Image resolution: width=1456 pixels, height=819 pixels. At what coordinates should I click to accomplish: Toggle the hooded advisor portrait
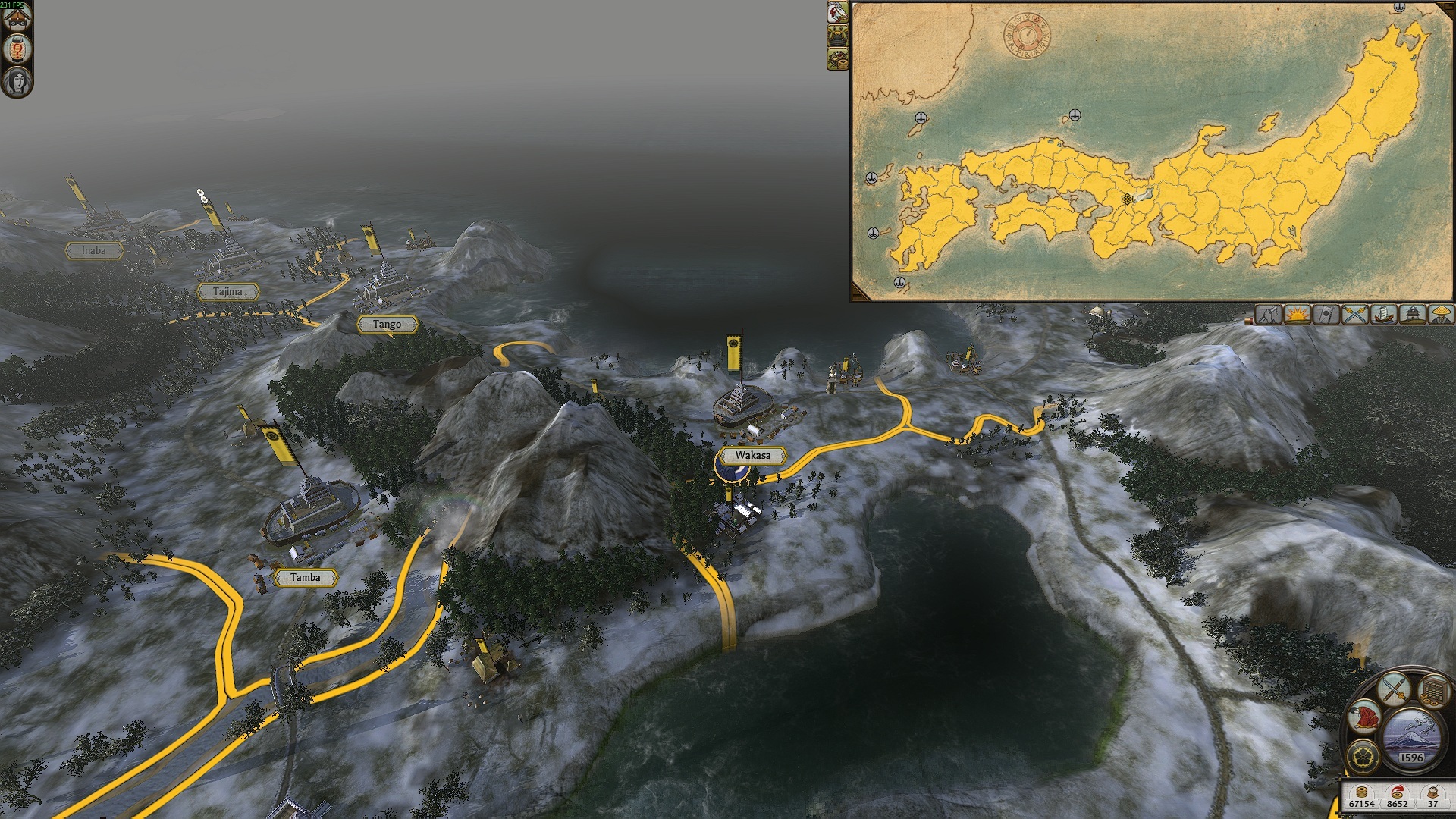click(x=17, y=80)
